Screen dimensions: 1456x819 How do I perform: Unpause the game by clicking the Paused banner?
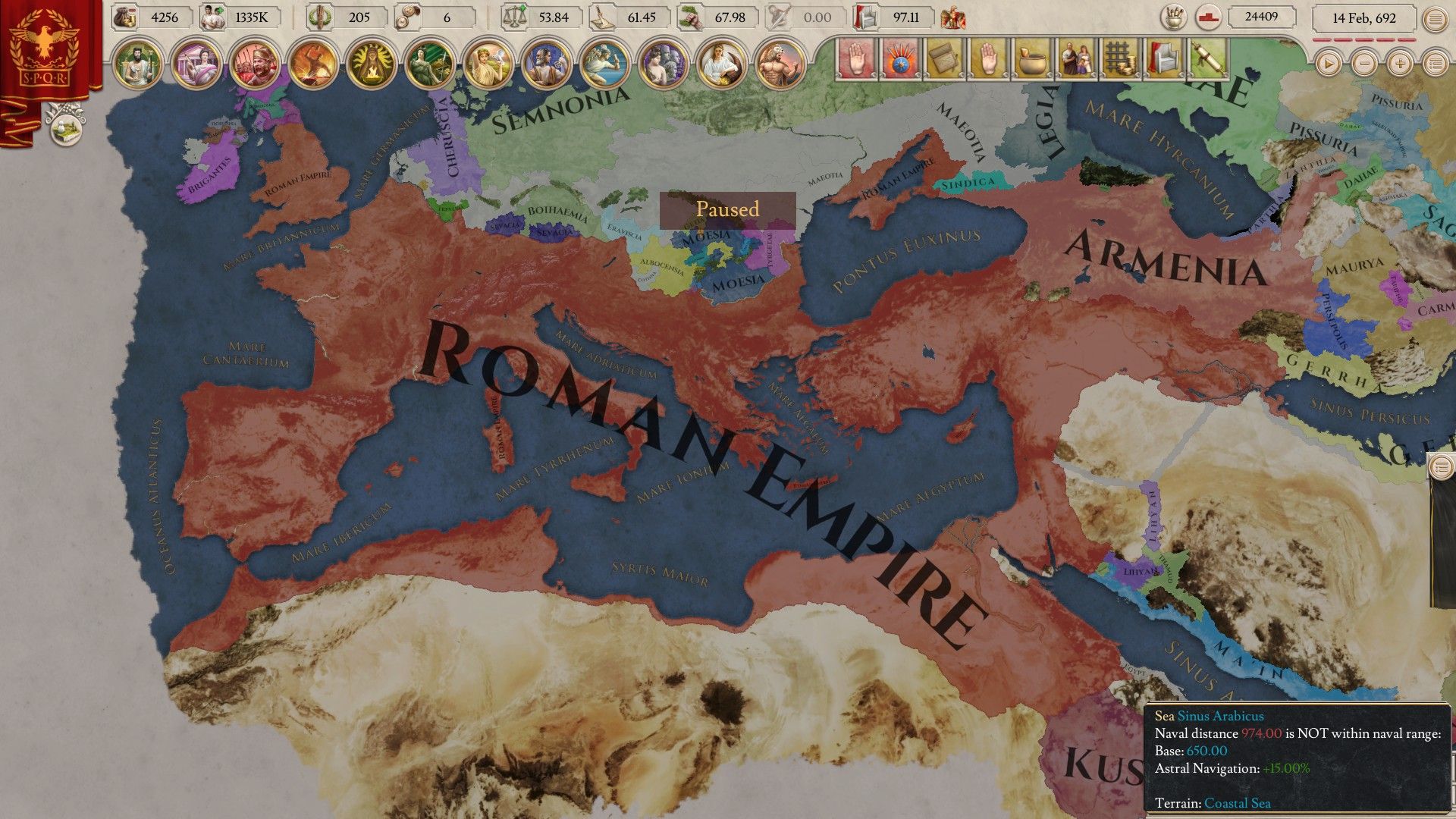tap(728, 209)
